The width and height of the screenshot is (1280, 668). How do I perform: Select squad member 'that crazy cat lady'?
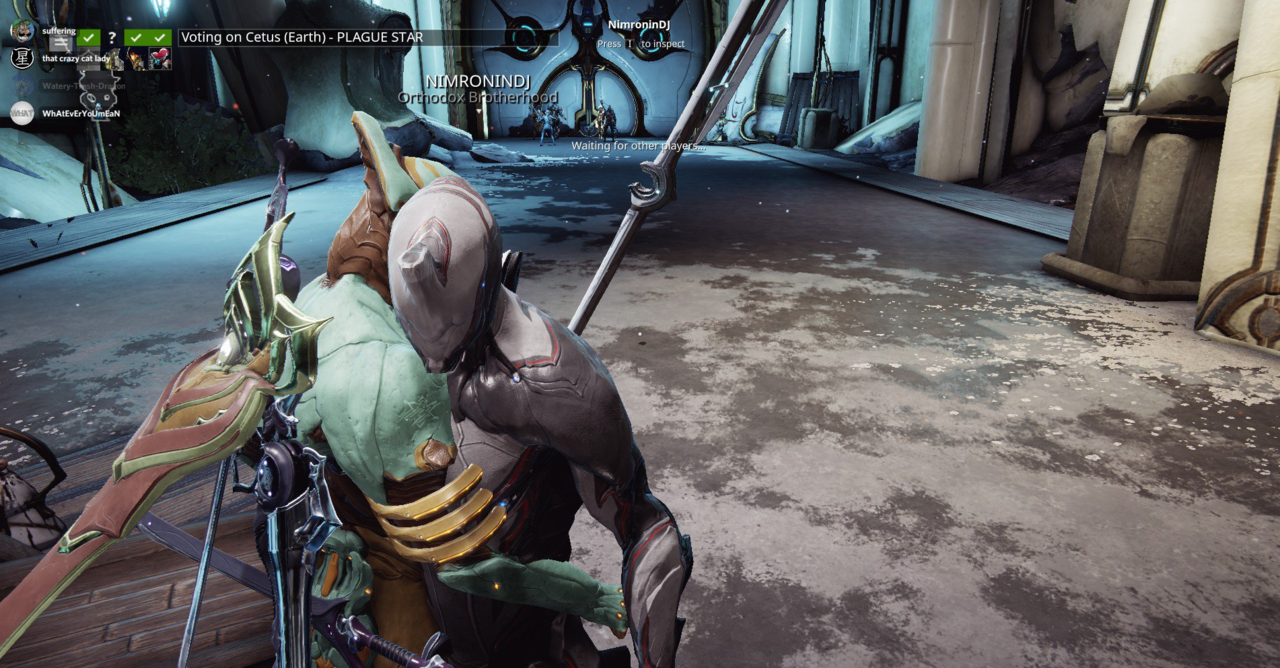point(76,59)
